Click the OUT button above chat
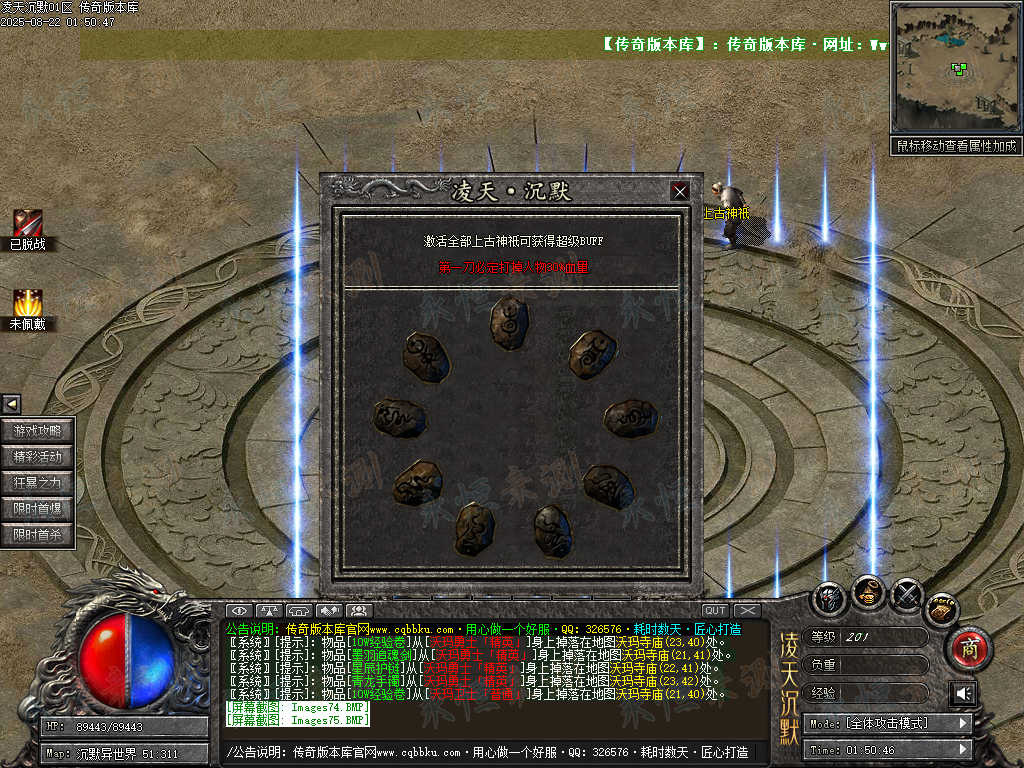The width and height of the screenshot is (1024, 768). (715, 610)
